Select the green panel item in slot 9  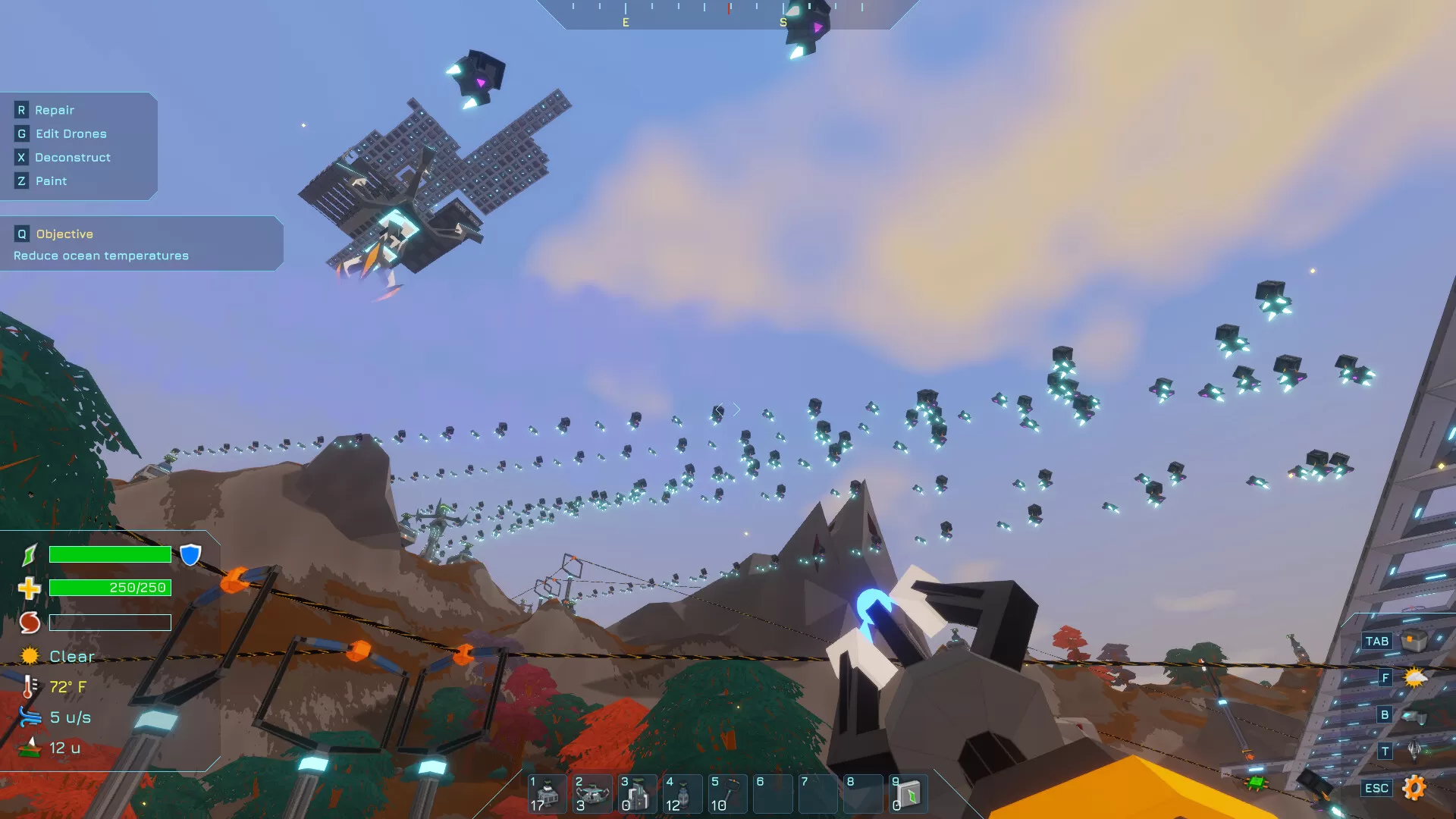click(x=908, y=793)
